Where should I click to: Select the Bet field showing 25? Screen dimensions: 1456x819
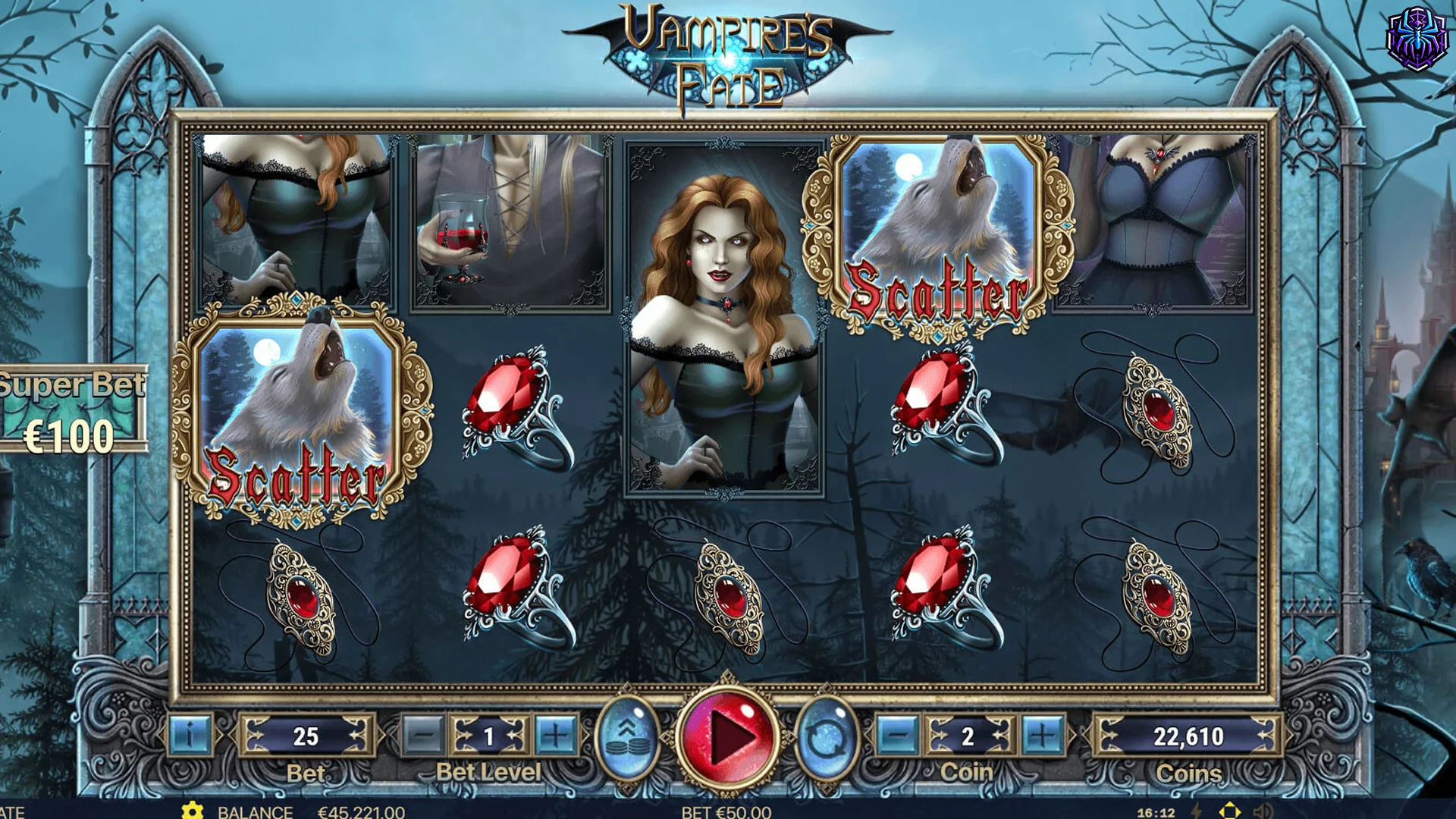[x=307, y=736]
